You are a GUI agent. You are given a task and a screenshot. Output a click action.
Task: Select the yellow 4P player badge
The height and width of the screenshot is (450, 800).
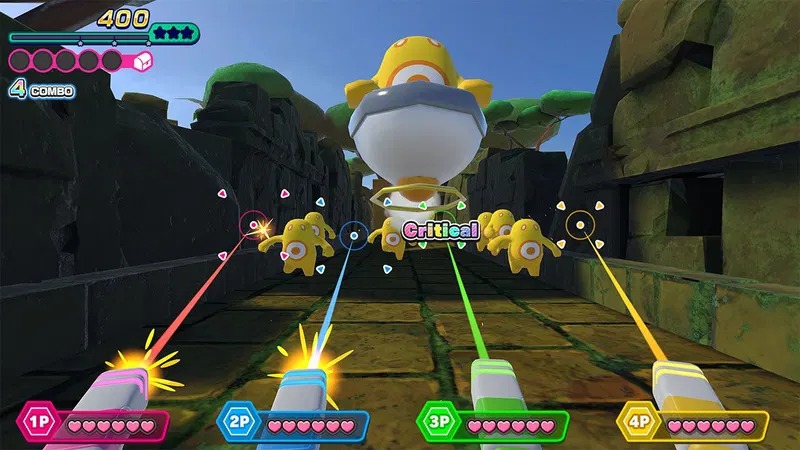coord(638,422)
